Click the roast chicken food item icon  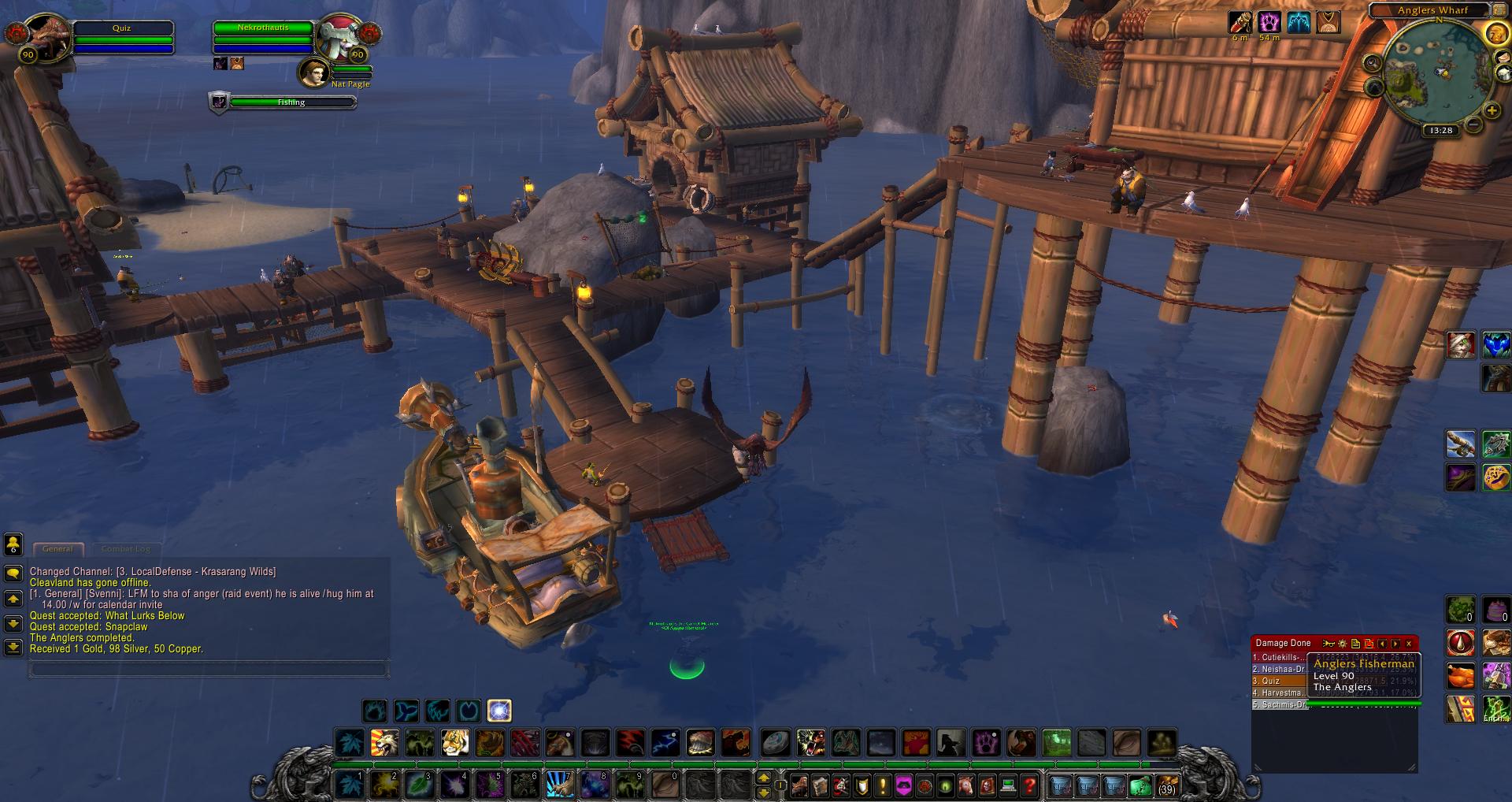click(1461, 676)
